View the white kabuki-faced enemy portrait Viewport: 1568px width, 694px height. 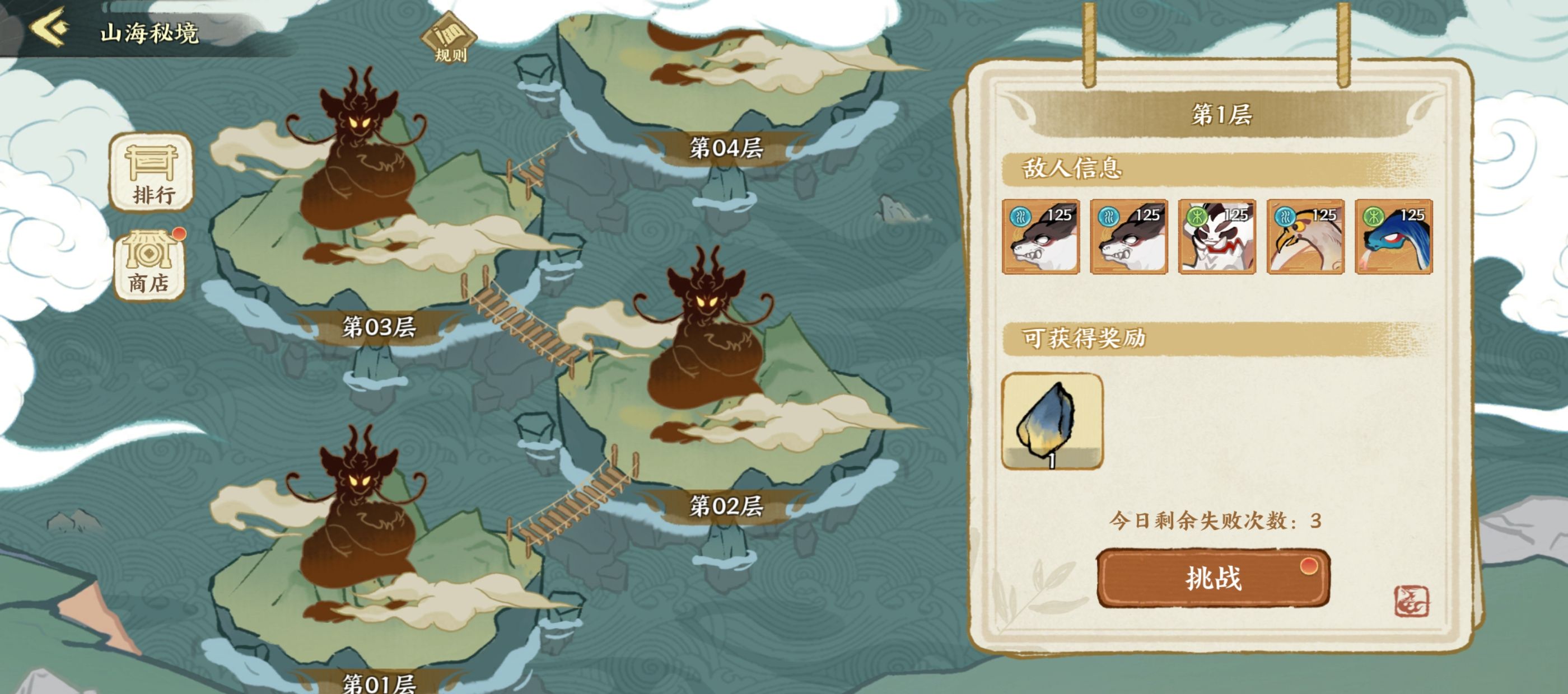1217,237
